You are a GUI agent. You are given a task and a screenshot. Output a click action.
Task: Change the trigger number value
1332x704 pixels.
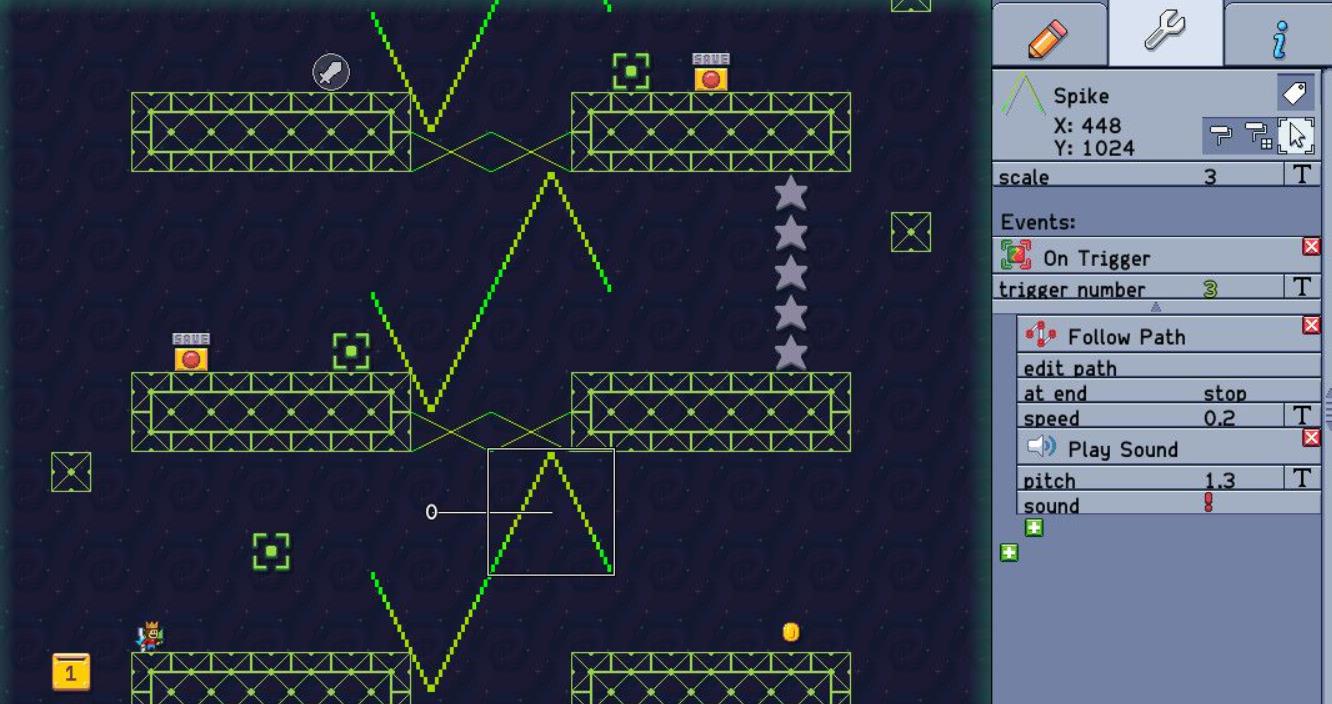tap(1210, 289)
